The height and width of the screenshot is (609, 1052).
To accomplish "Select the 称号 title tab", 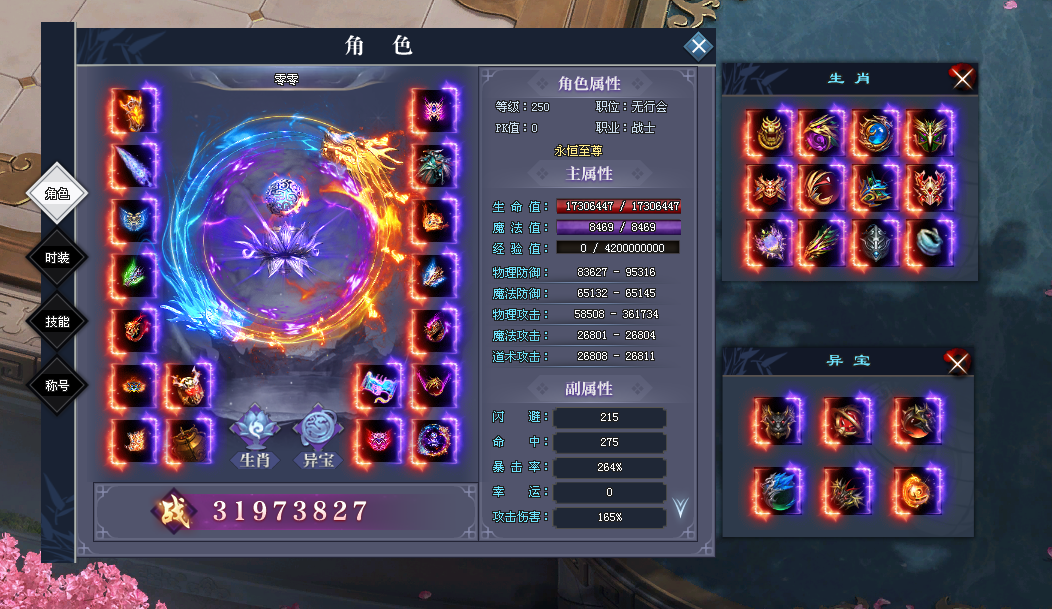I will 58,385.
